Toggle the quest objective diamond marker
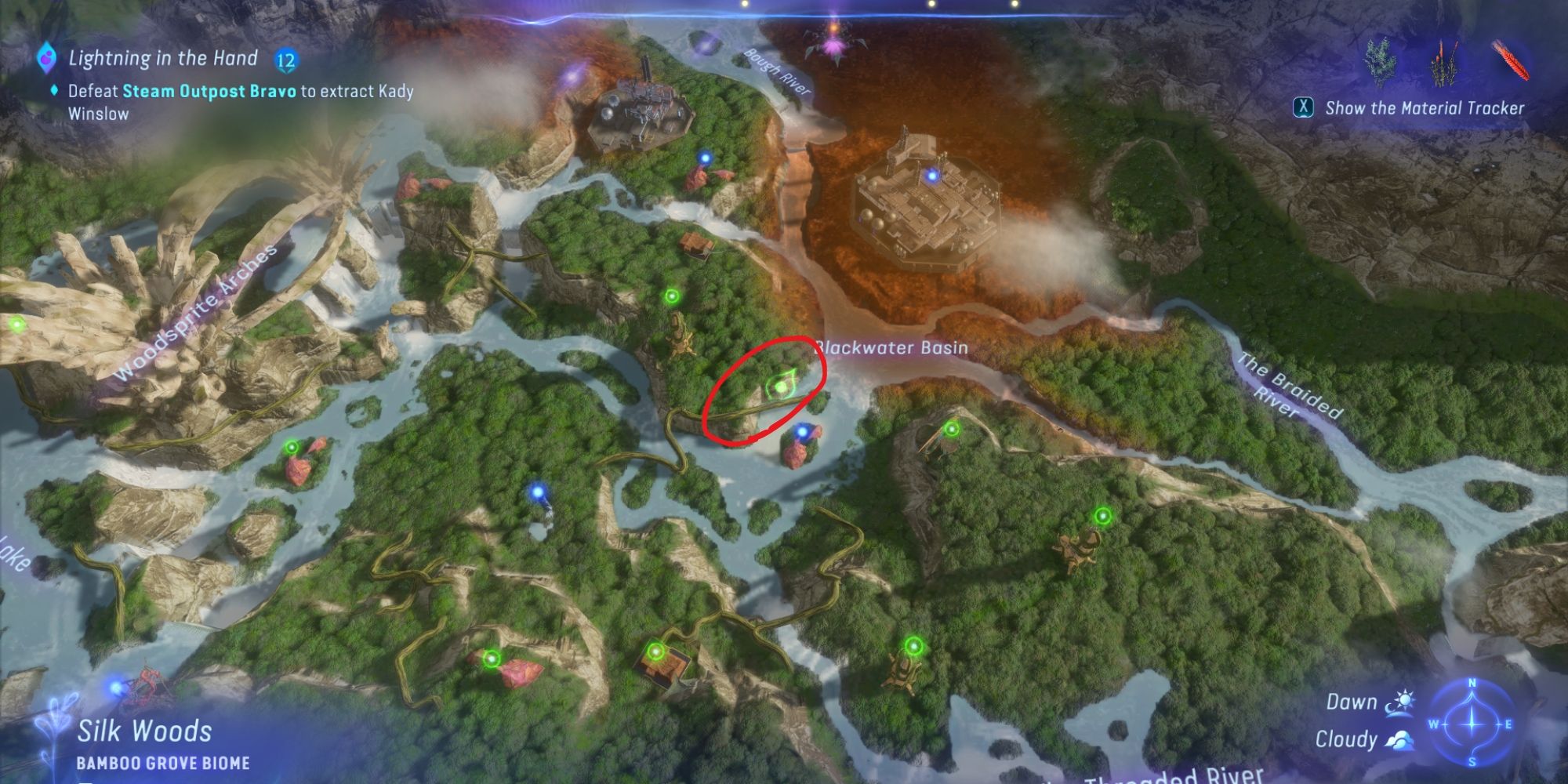The height and width of the screenshot is (784, 1568). (x=55, y=90)
